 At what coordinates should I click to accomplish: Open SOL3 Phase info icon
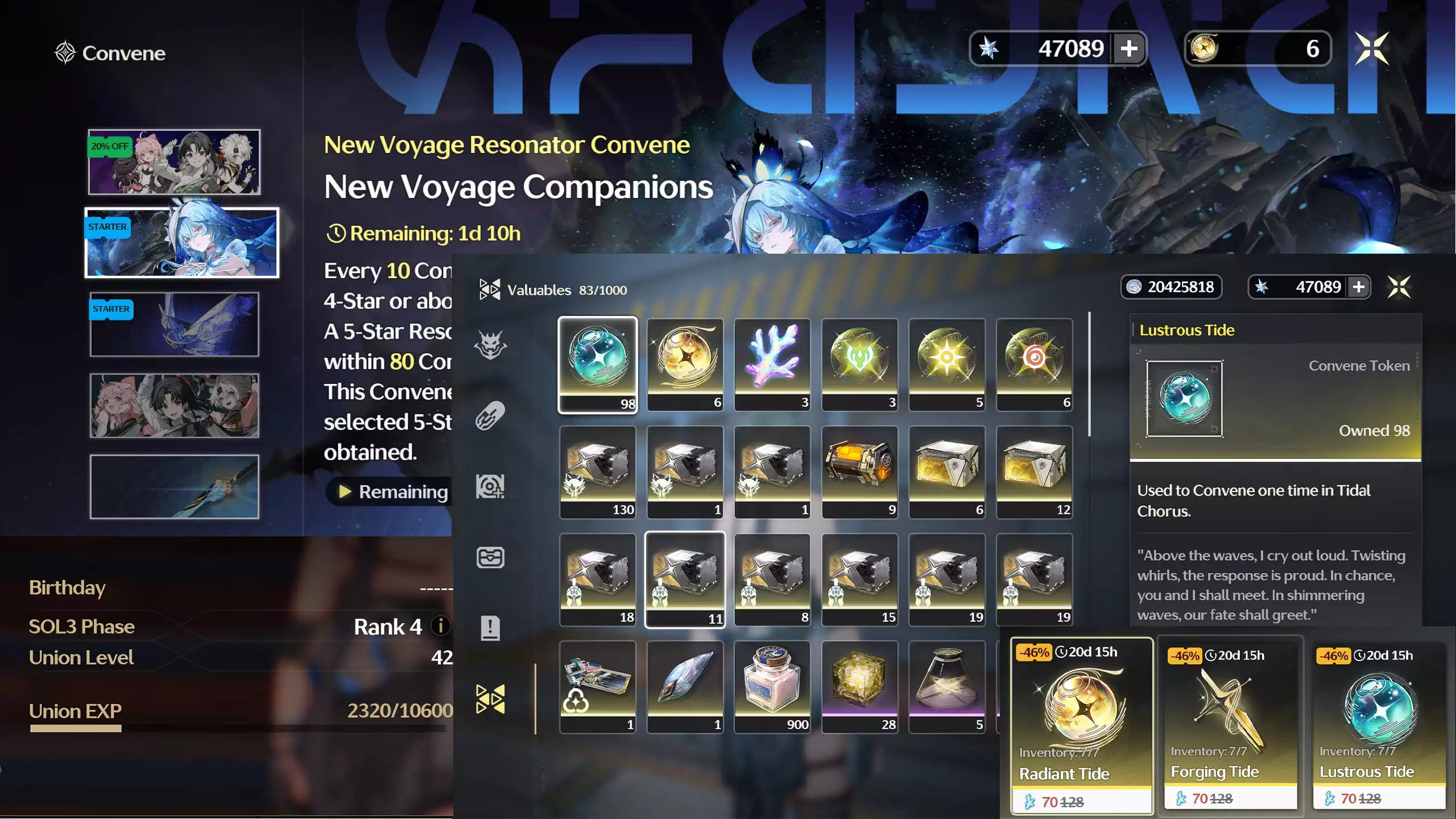pyautogui.click(x=440, y=626)
